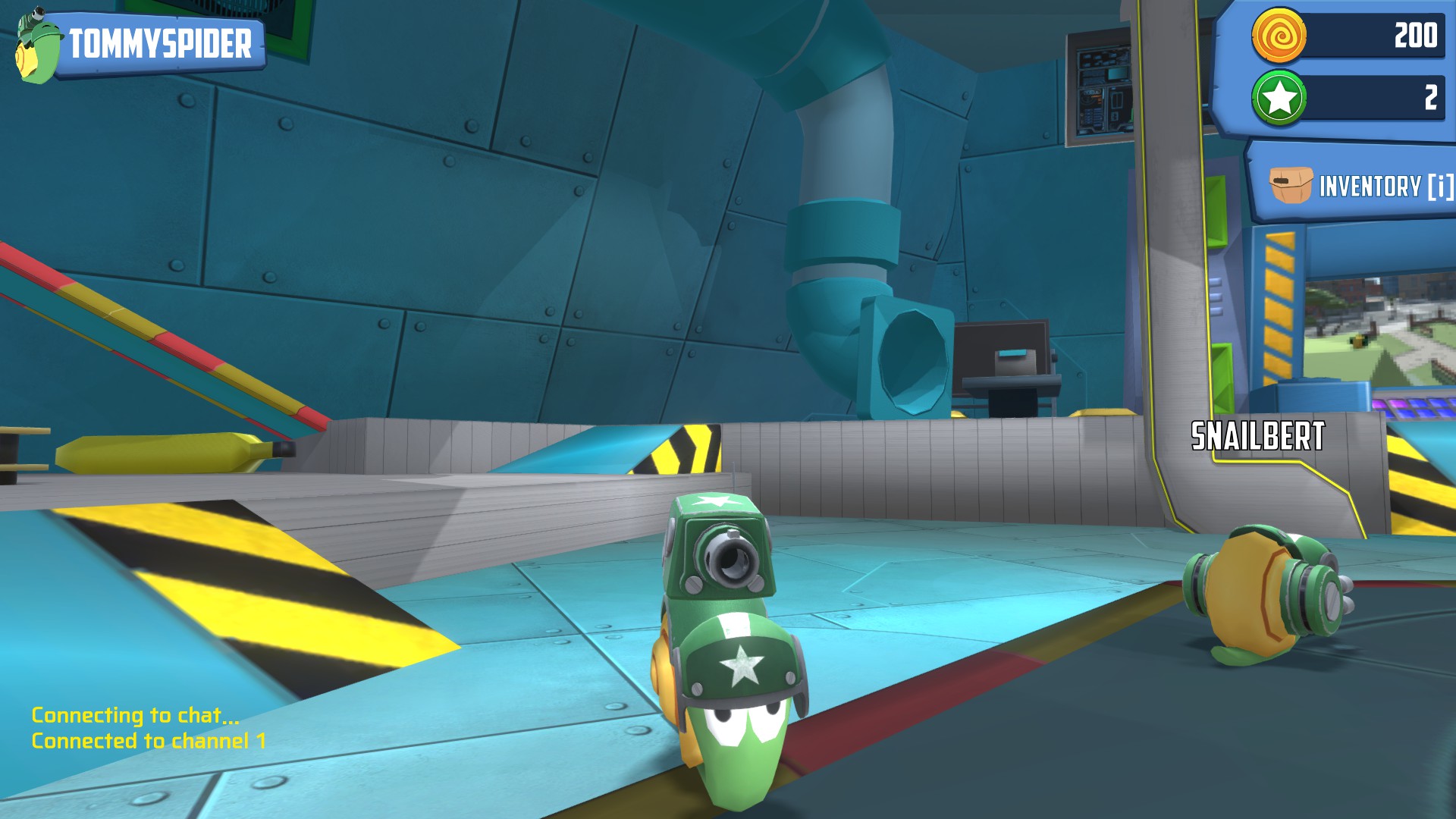This screenshot has height=819, width=1456.
Task: Click the star counter showing 2
Action: [1429, 97]
